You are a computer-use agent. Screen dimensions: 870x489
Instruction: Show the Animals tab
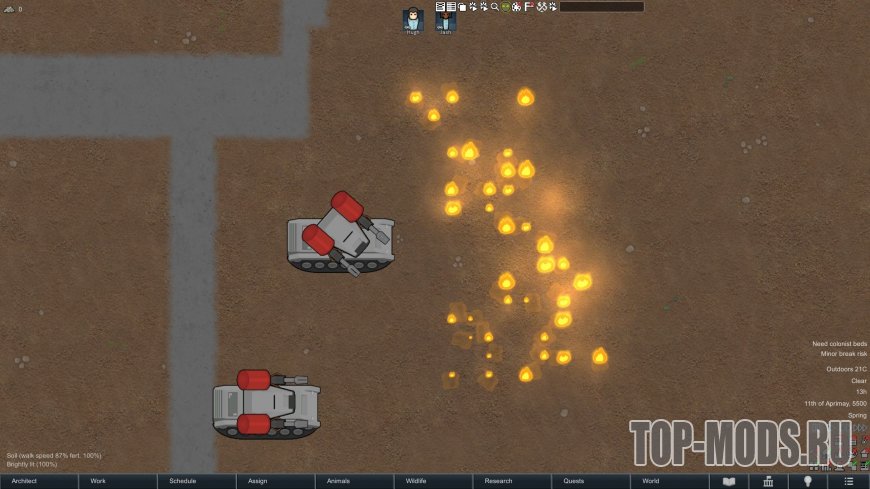pos(355,481)
